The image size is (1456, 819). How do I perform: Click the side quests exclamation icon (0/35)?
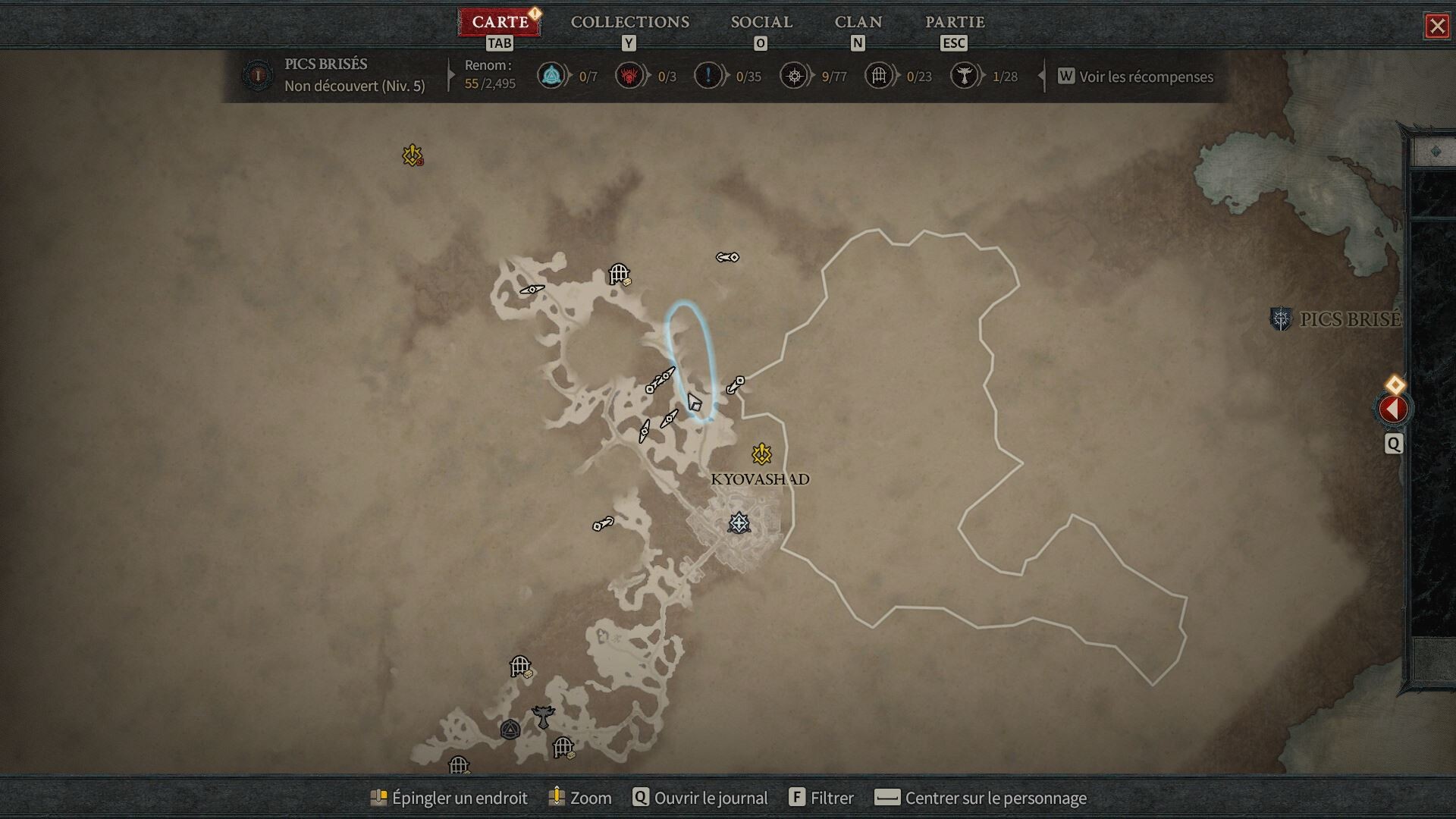tap(708, 75)
